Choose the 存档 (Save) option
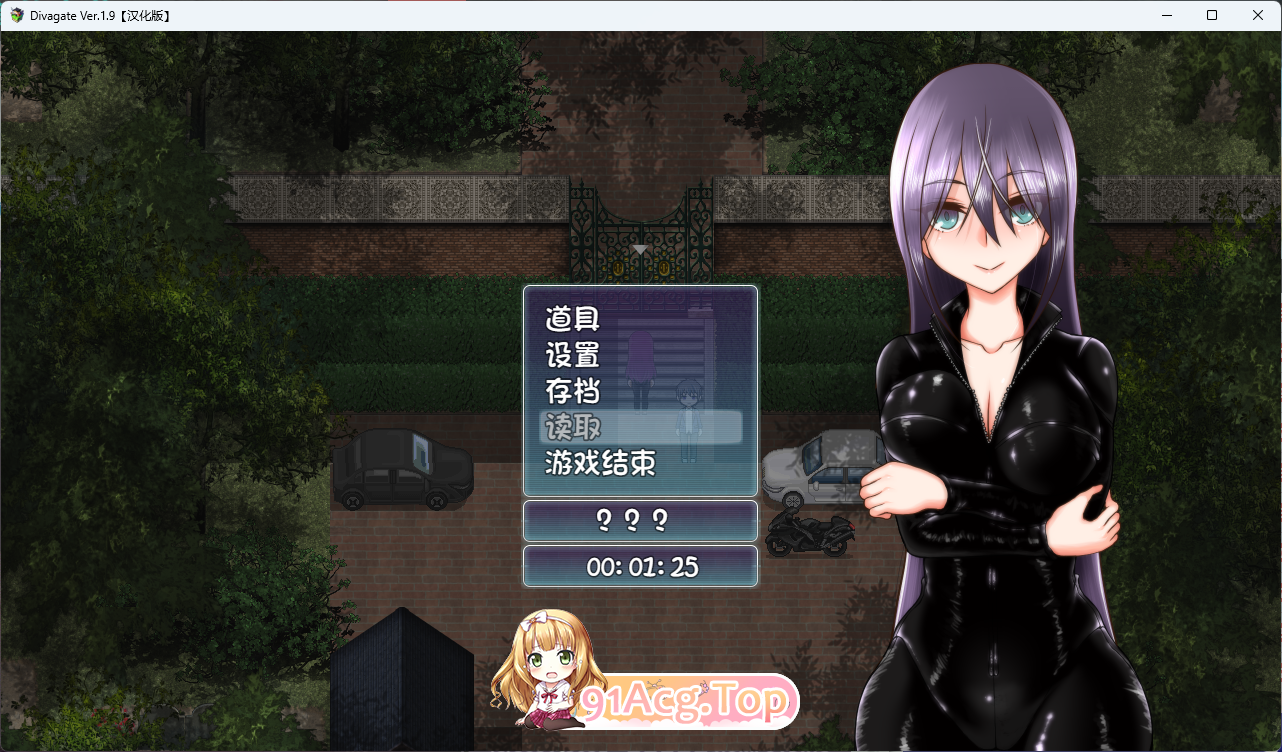Screen dimensions: 1282x752 (x=573, y=391)
